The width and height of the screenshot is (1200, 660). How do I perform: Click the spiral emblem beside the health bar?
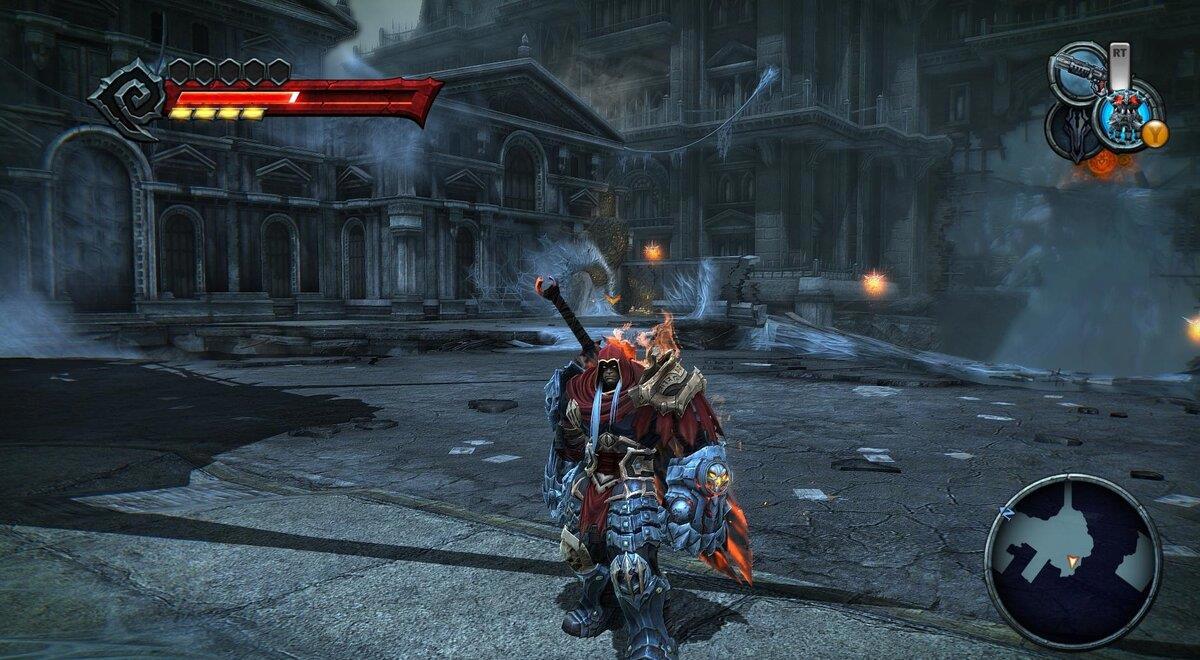click(x=129, y=98)
